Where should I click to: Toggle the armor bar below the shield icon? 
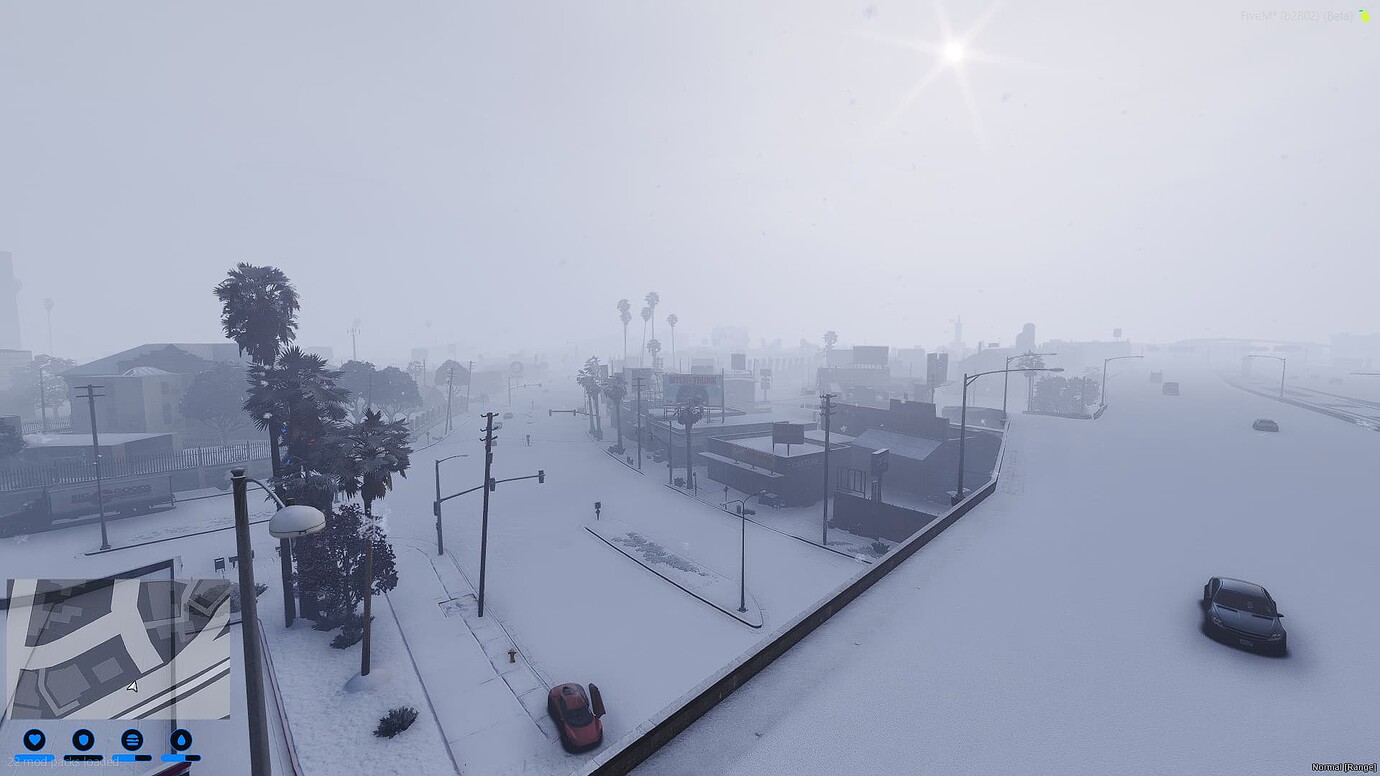(84, 758)
